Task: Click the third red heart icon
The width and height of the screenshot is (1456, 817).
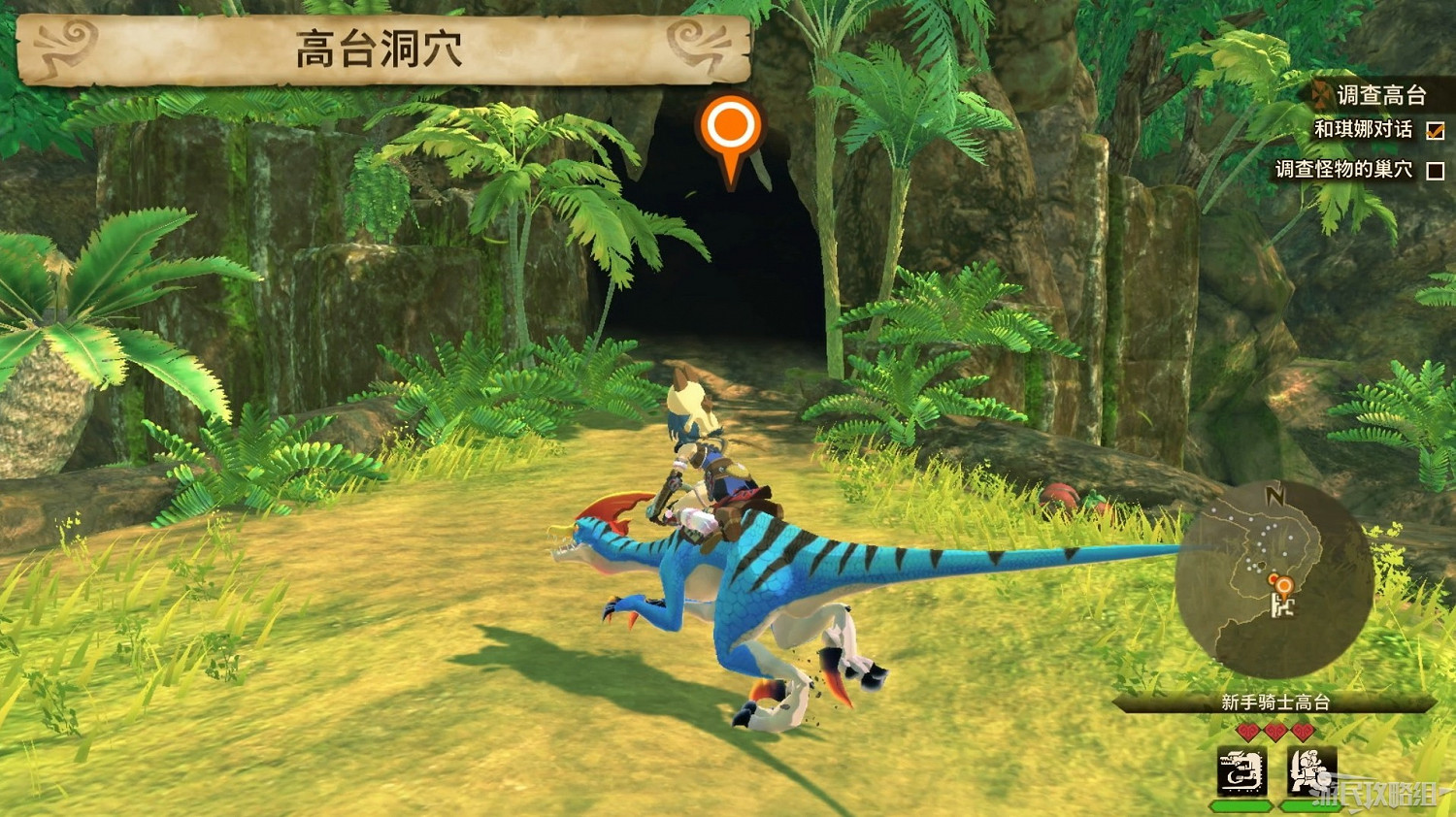Action: (1302, 732)
